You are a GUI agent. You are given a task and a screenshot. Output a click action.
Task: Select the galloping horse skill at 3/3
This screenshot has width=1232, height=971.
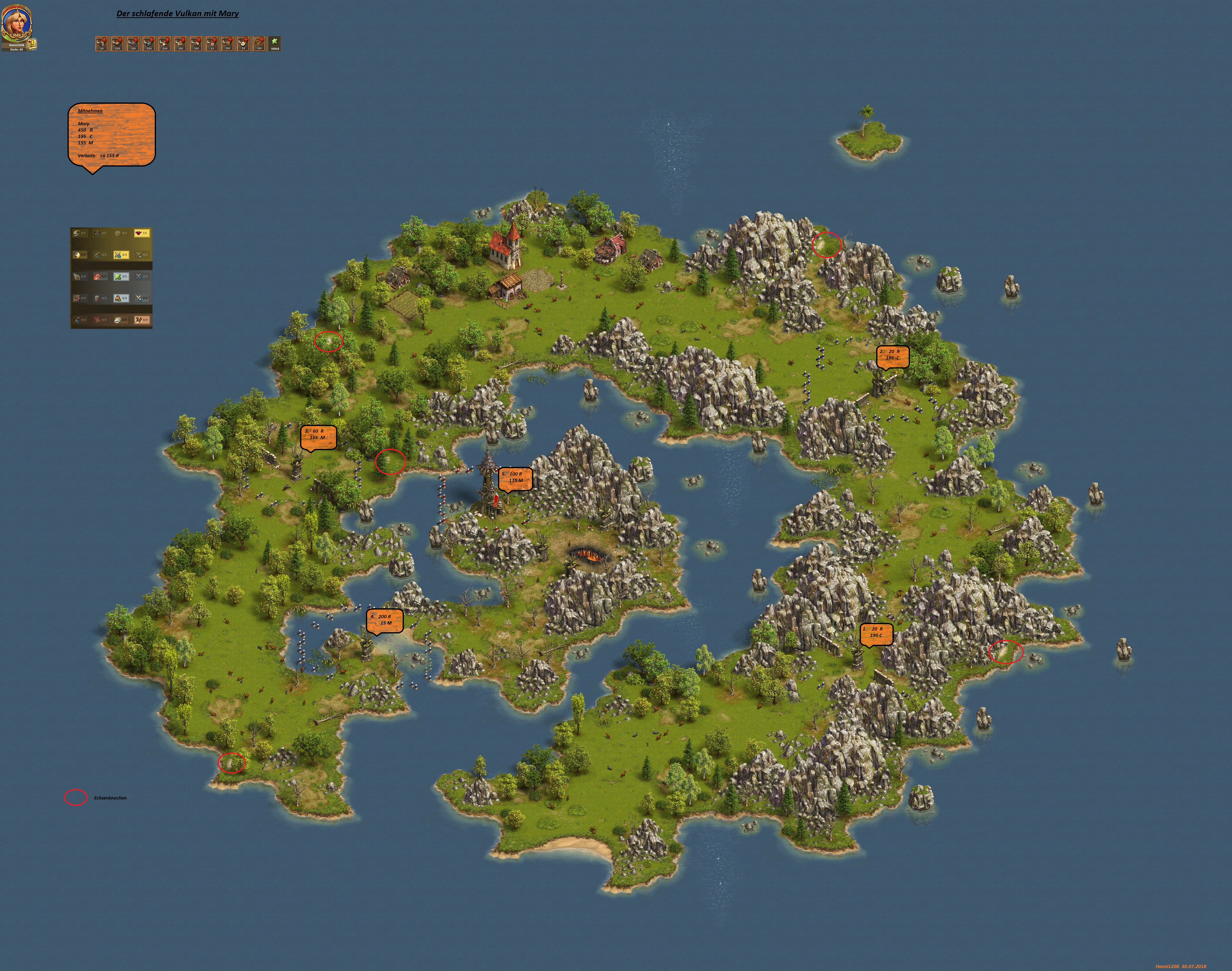(x=142, y=320)
